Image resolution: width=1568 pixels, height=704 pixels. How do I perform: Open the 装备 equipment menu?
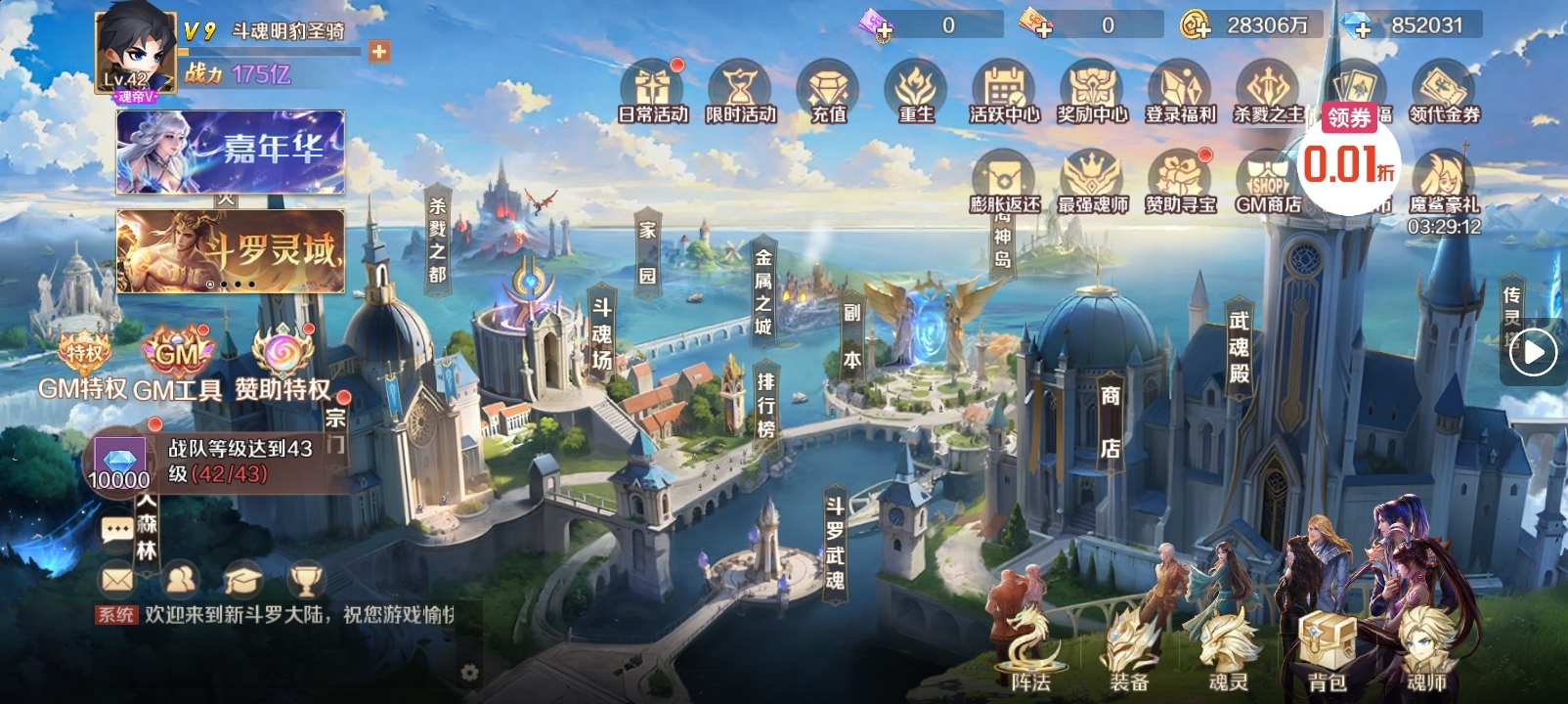(x=1129, y=649)
